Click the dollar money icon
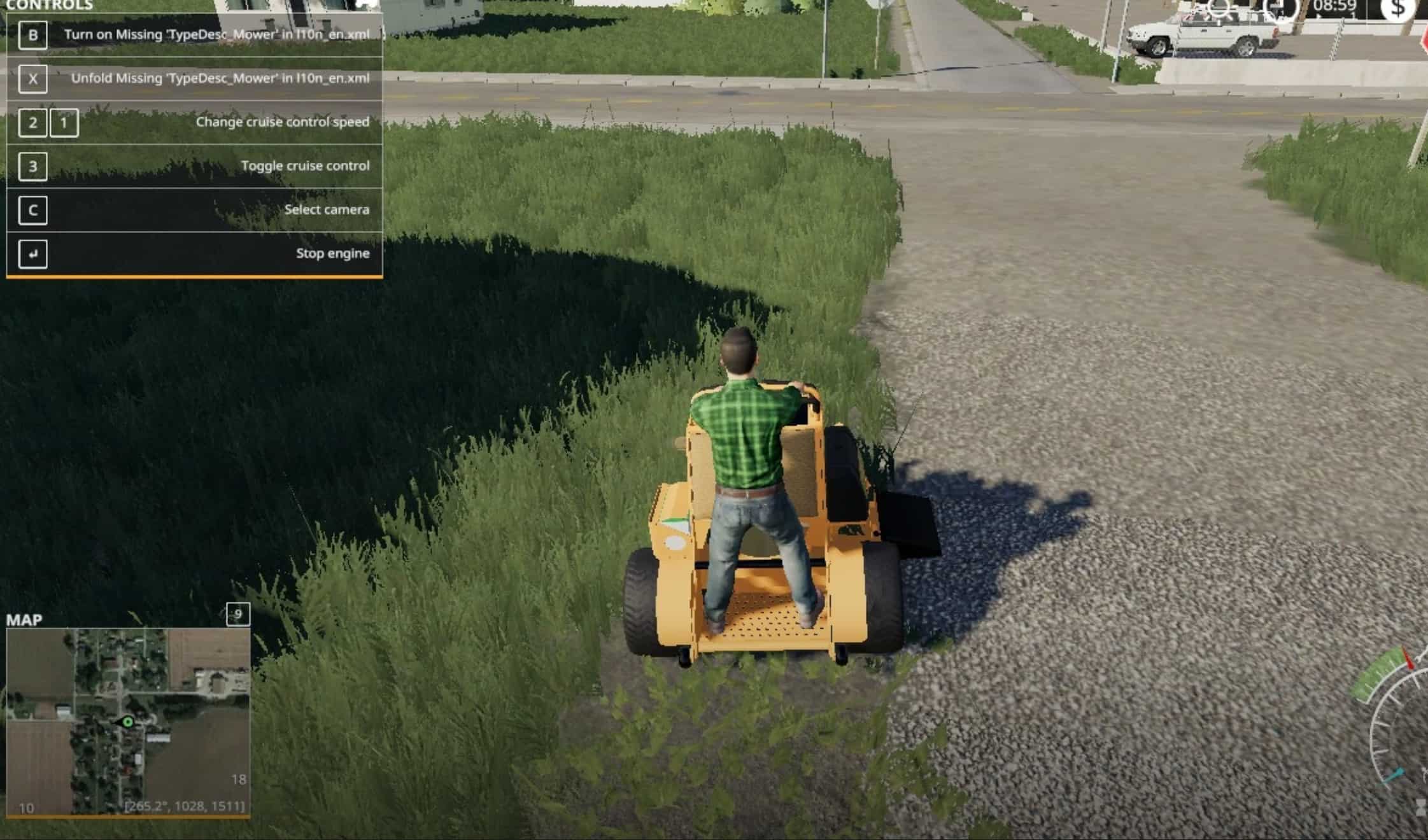The height and width of the screenshot is (840, 1428). [x=1397, y=10]
